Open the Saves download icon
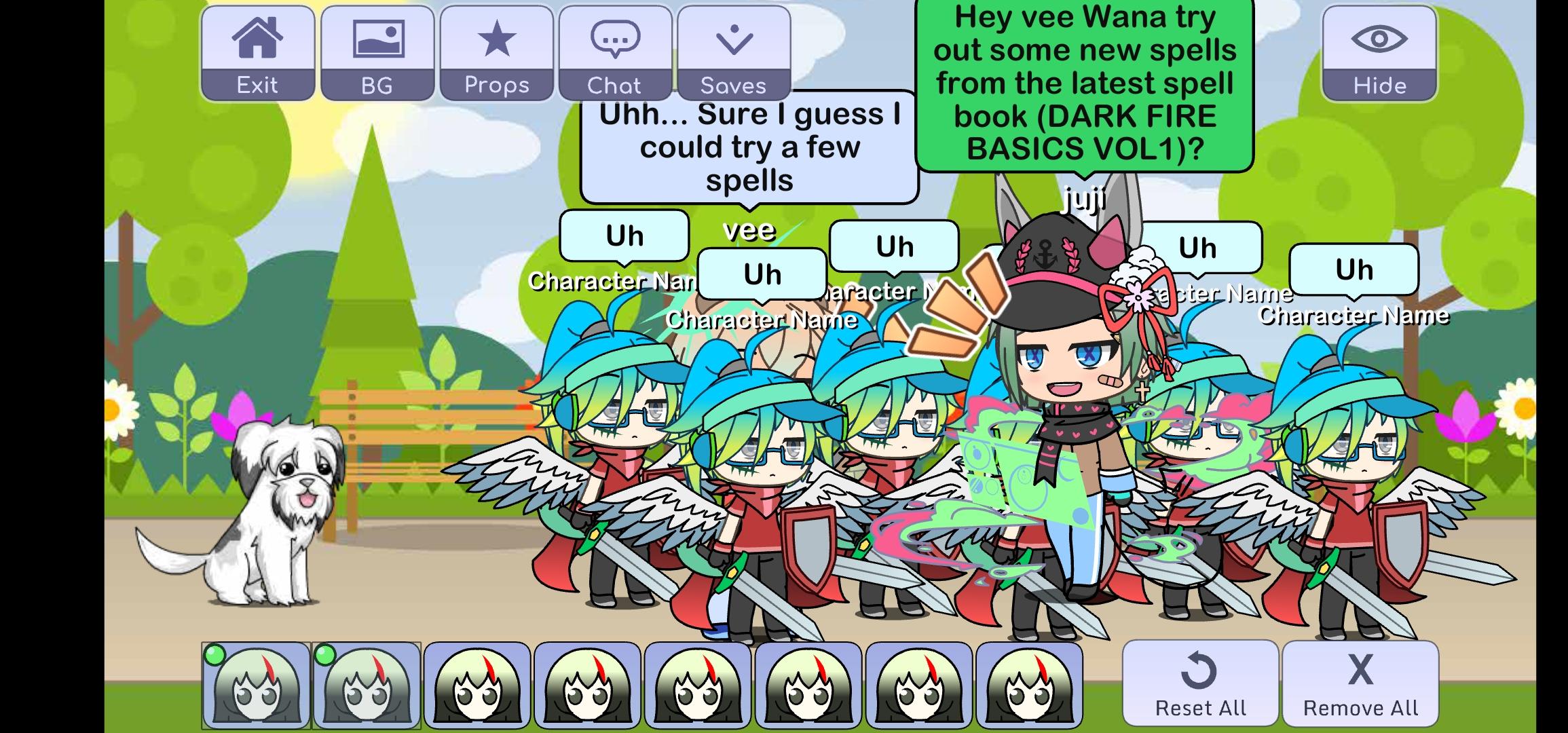 point(732,39)
